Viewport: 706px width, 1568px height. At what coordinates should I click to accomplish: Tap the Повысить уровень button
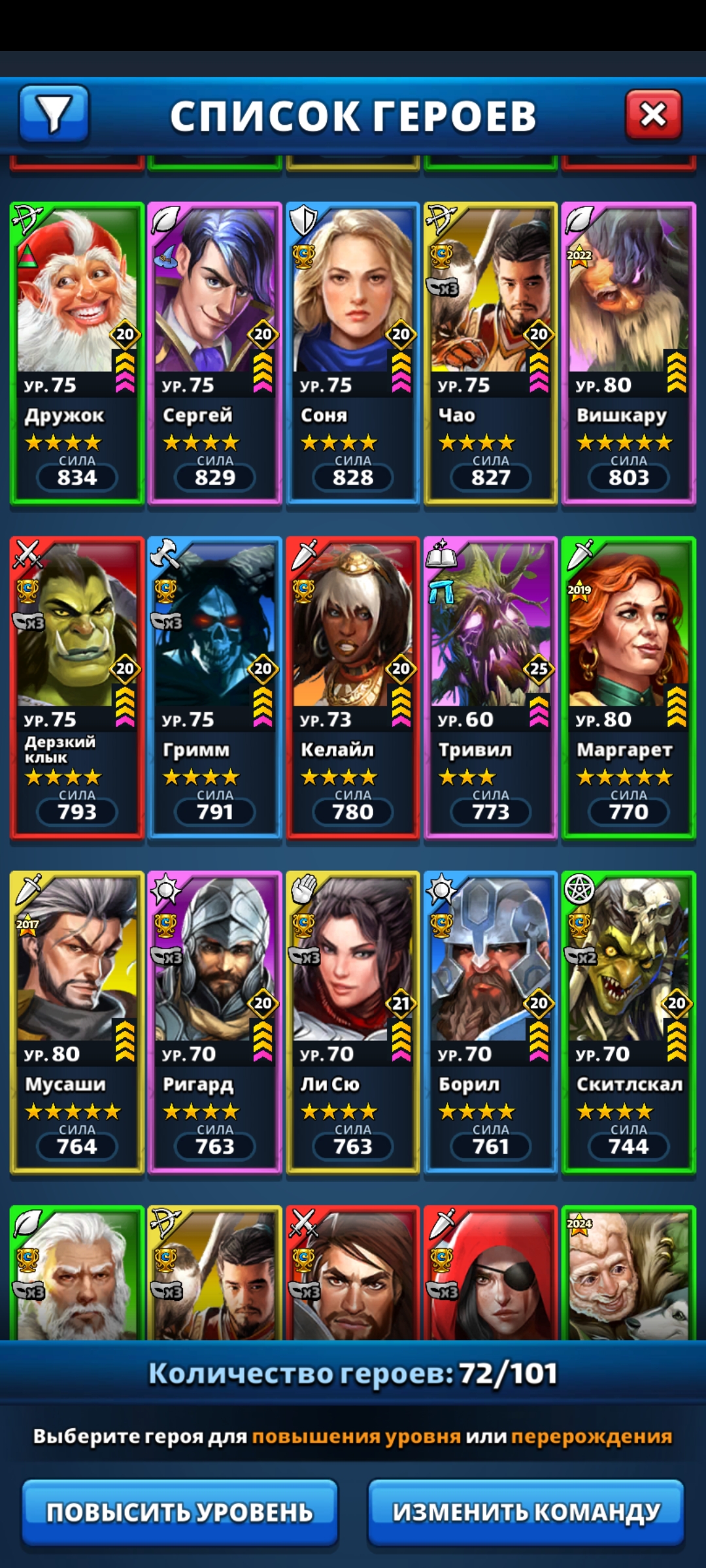(180, 1512)
